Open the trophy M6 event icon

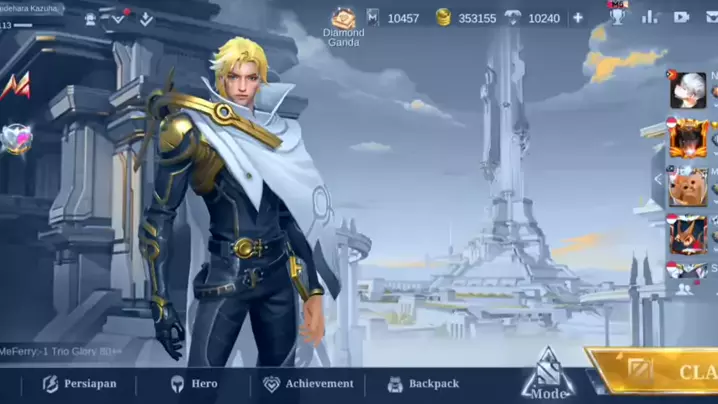coord(618,13)
